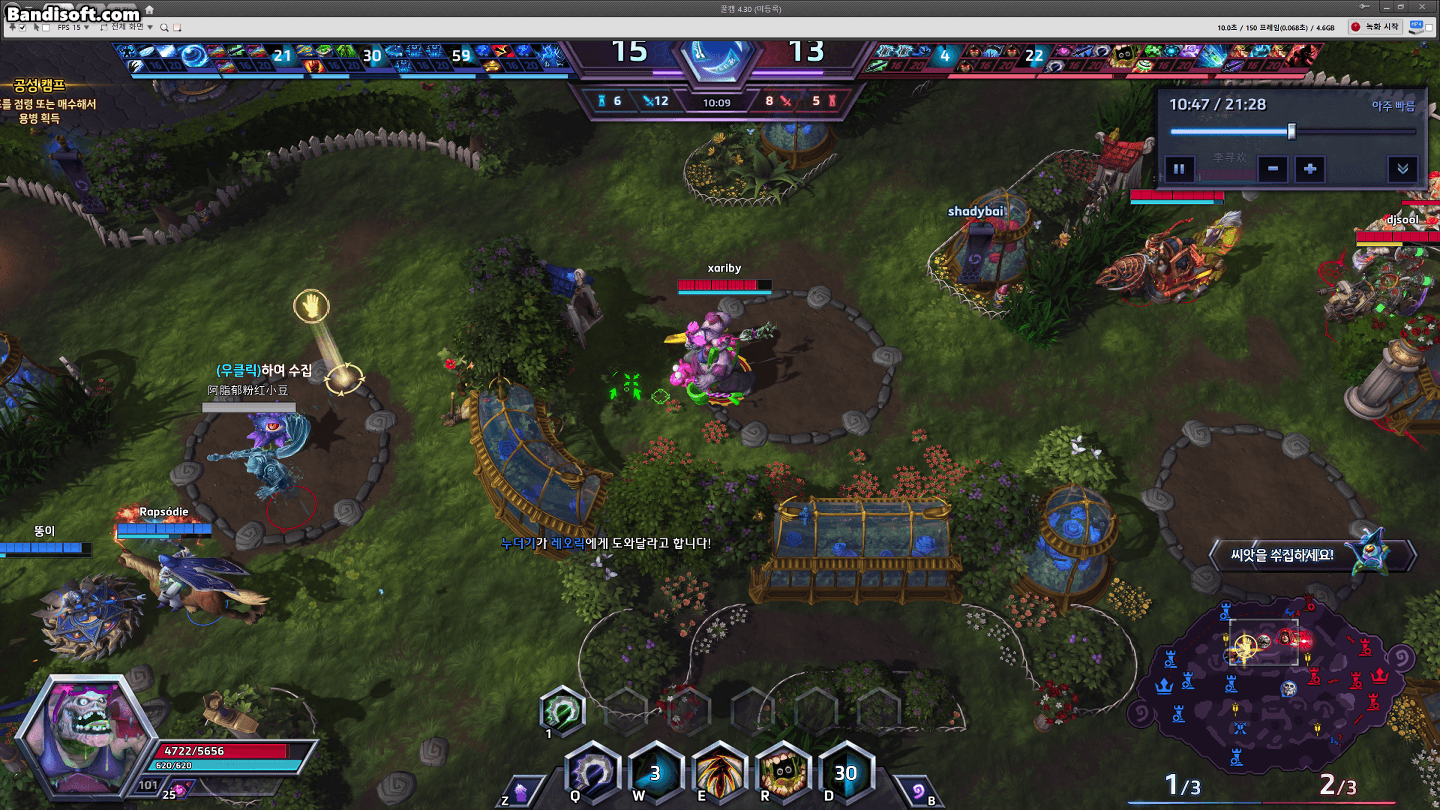Pause the replay playback

click(1178, 169)
